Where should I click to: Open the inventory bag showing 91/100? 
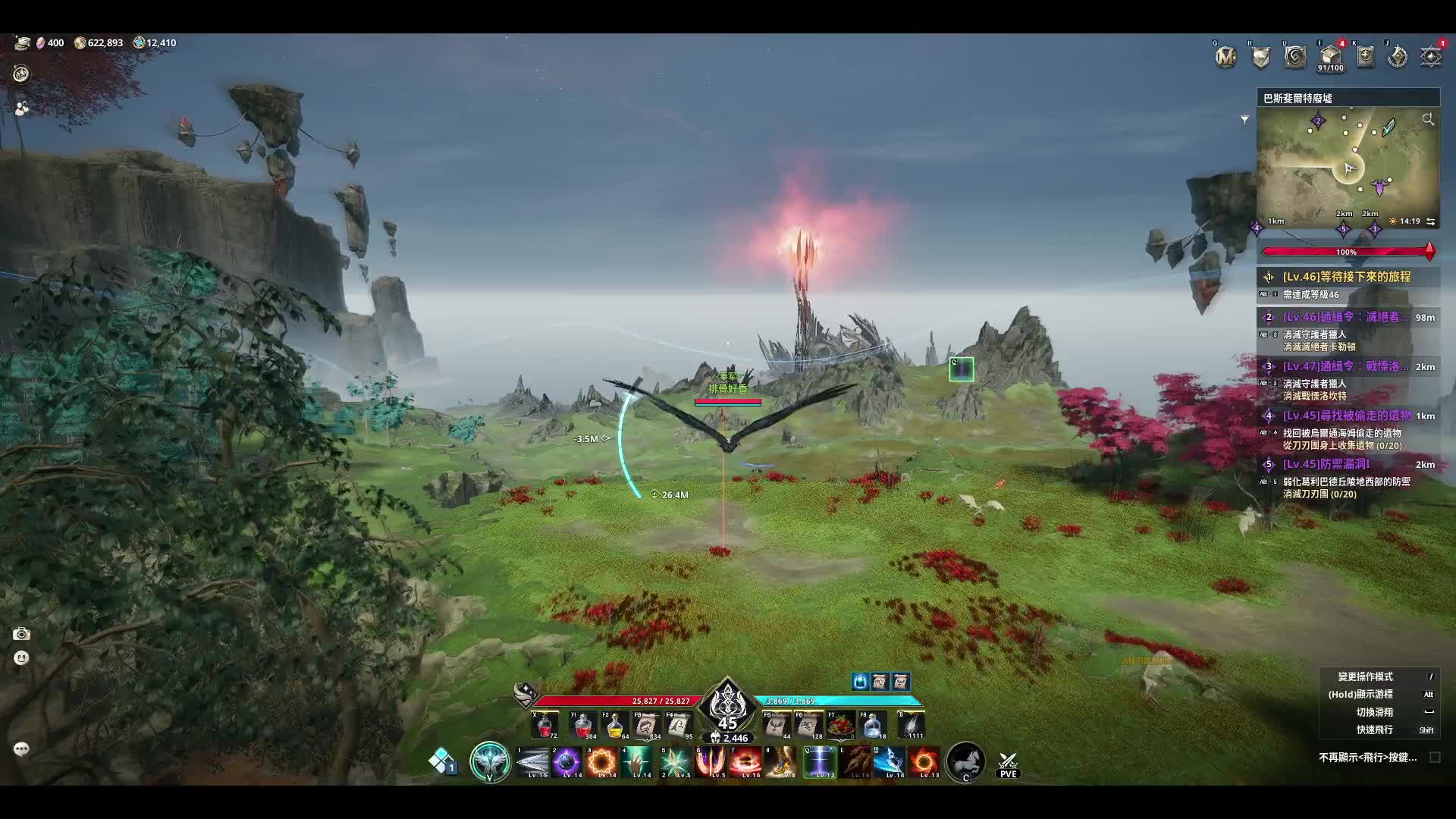point(1330,56)
